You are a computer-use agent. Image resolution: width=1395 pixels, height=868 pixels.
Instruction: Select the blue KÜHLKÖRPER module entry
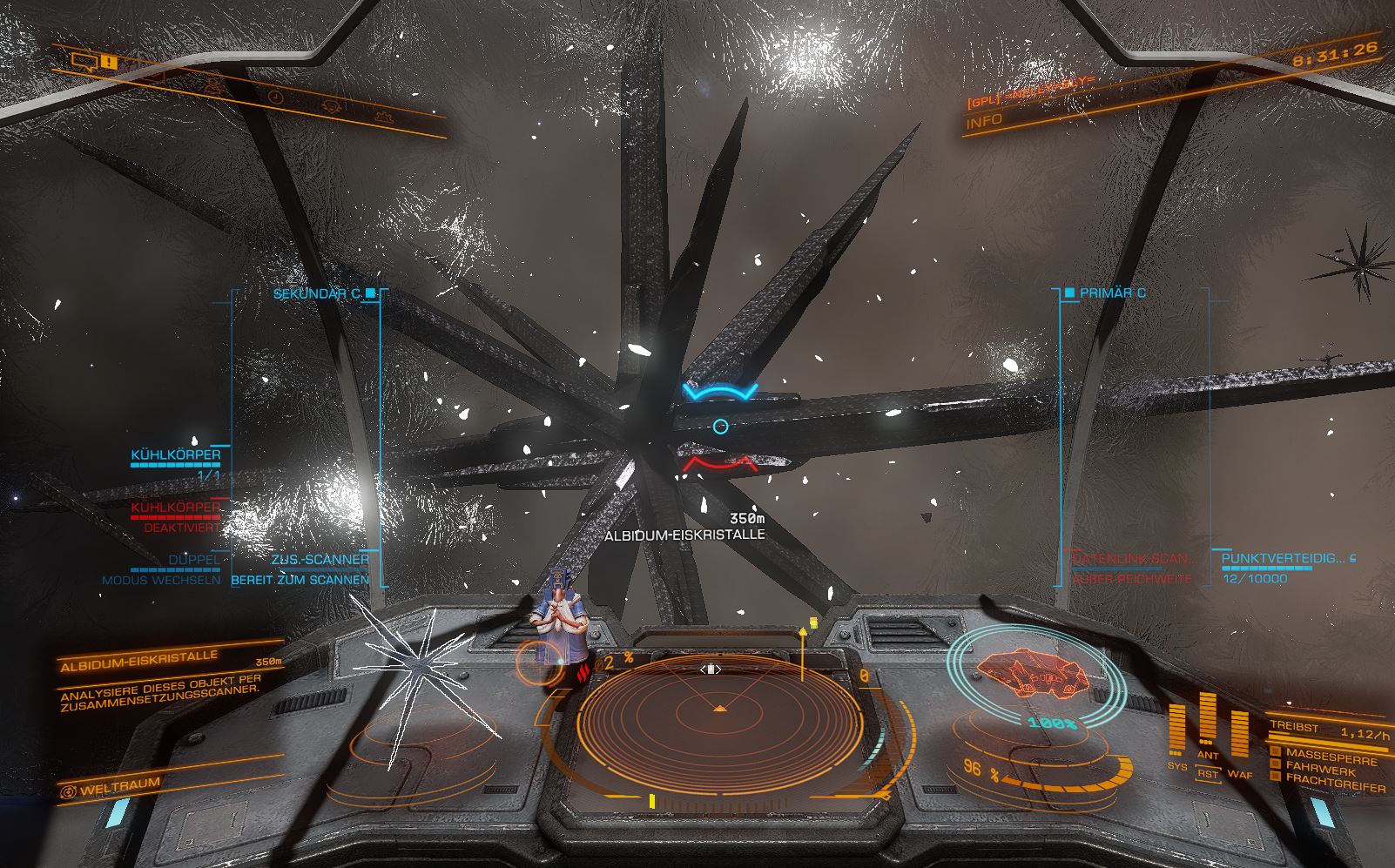[x=176, y=454]
